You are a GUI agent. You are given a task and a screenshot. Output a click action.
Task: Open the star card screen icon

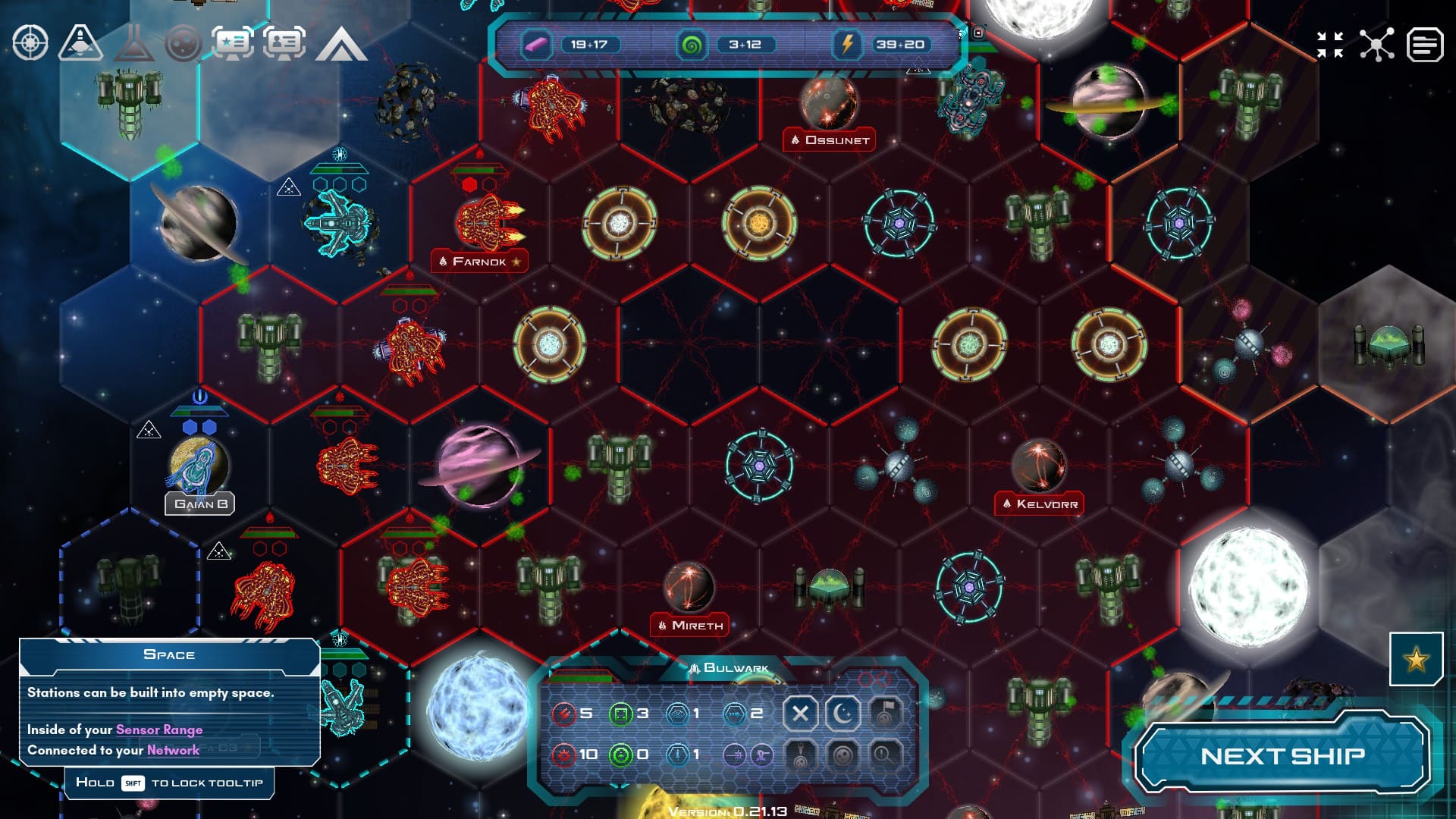[233, 43]
